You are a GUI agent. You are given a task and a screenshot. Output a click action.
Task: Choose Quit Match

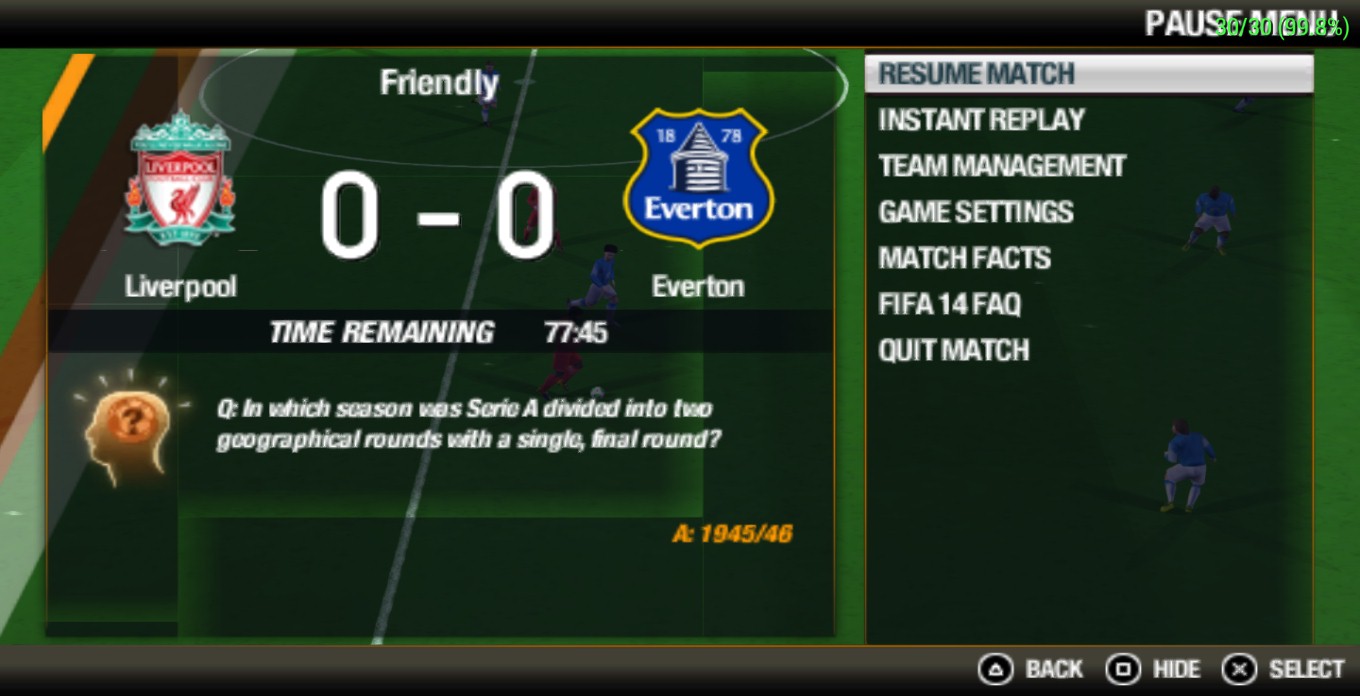click(x=953, y=350)
